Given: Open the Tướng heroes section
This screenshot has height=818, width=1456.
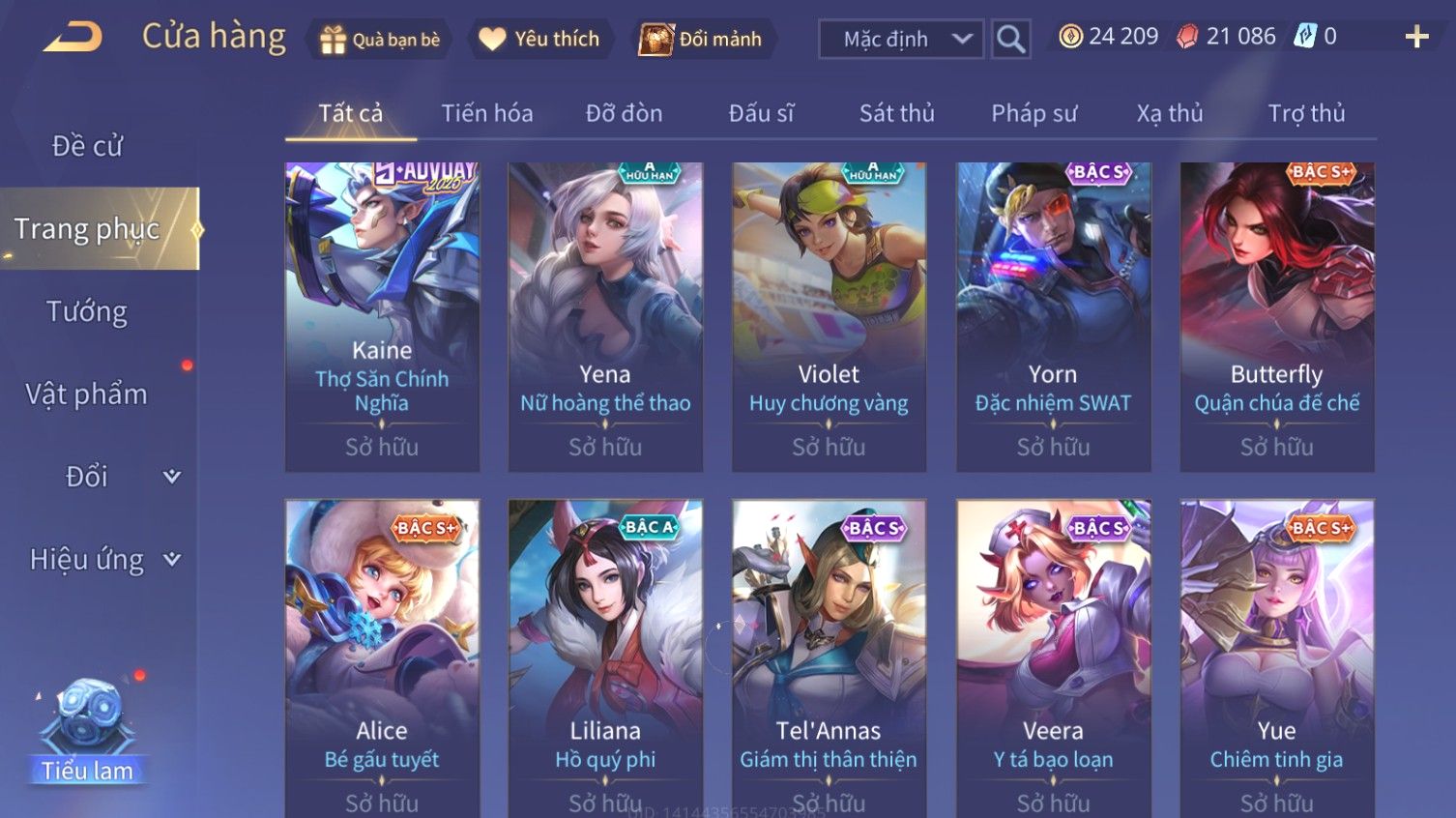Looking at the screenshot, I should coord(87,312).
